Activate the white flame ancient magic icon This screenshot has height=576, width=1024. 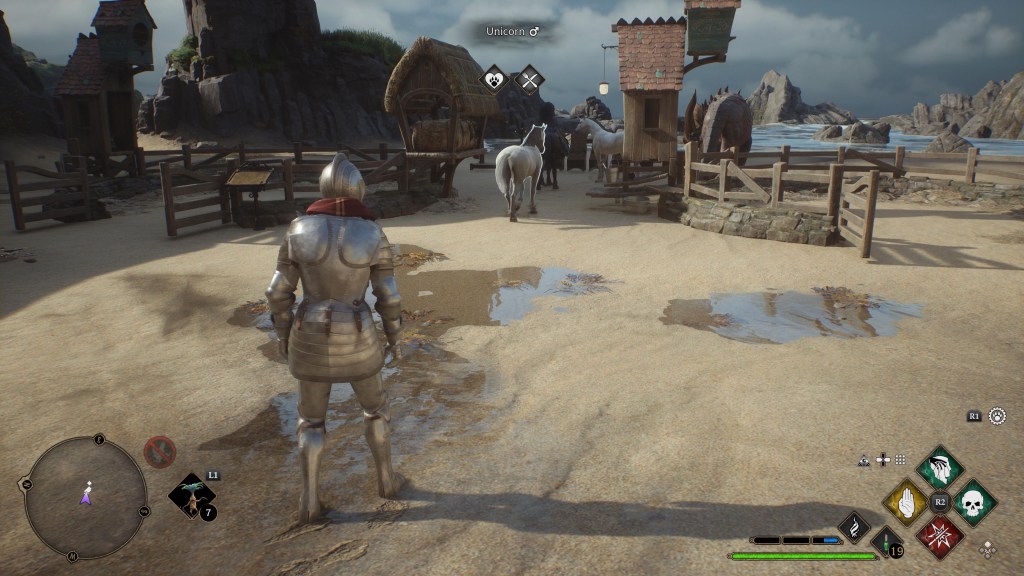[855, 526]
